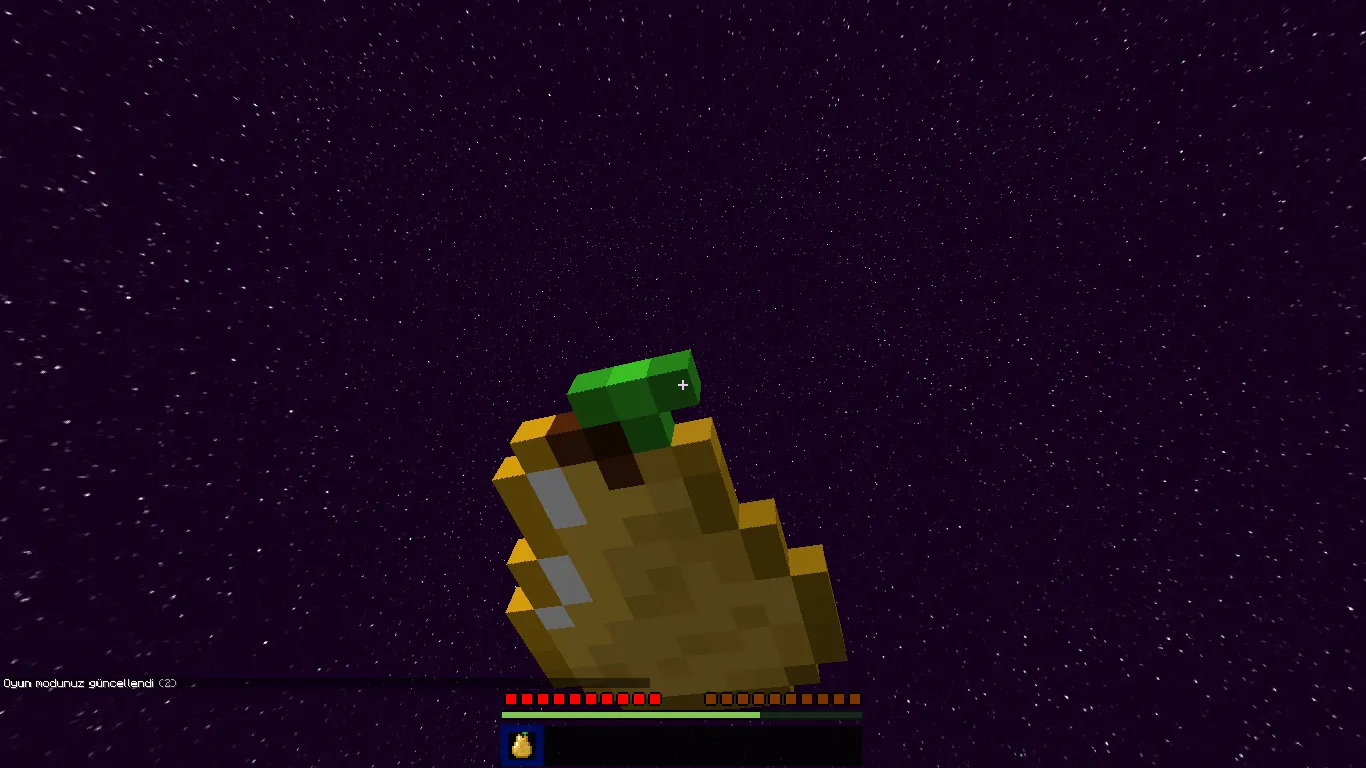Click the empty second hotbar slot
This screenshot has height=768, width=1366.
(x=560, y=746)
